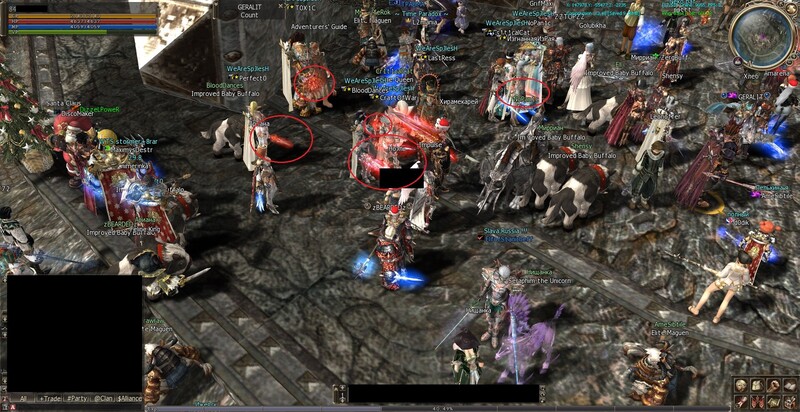Viewport: 800px width, 412px height.
Task: Show the @Clan chat tab
Action: [104, 398]
